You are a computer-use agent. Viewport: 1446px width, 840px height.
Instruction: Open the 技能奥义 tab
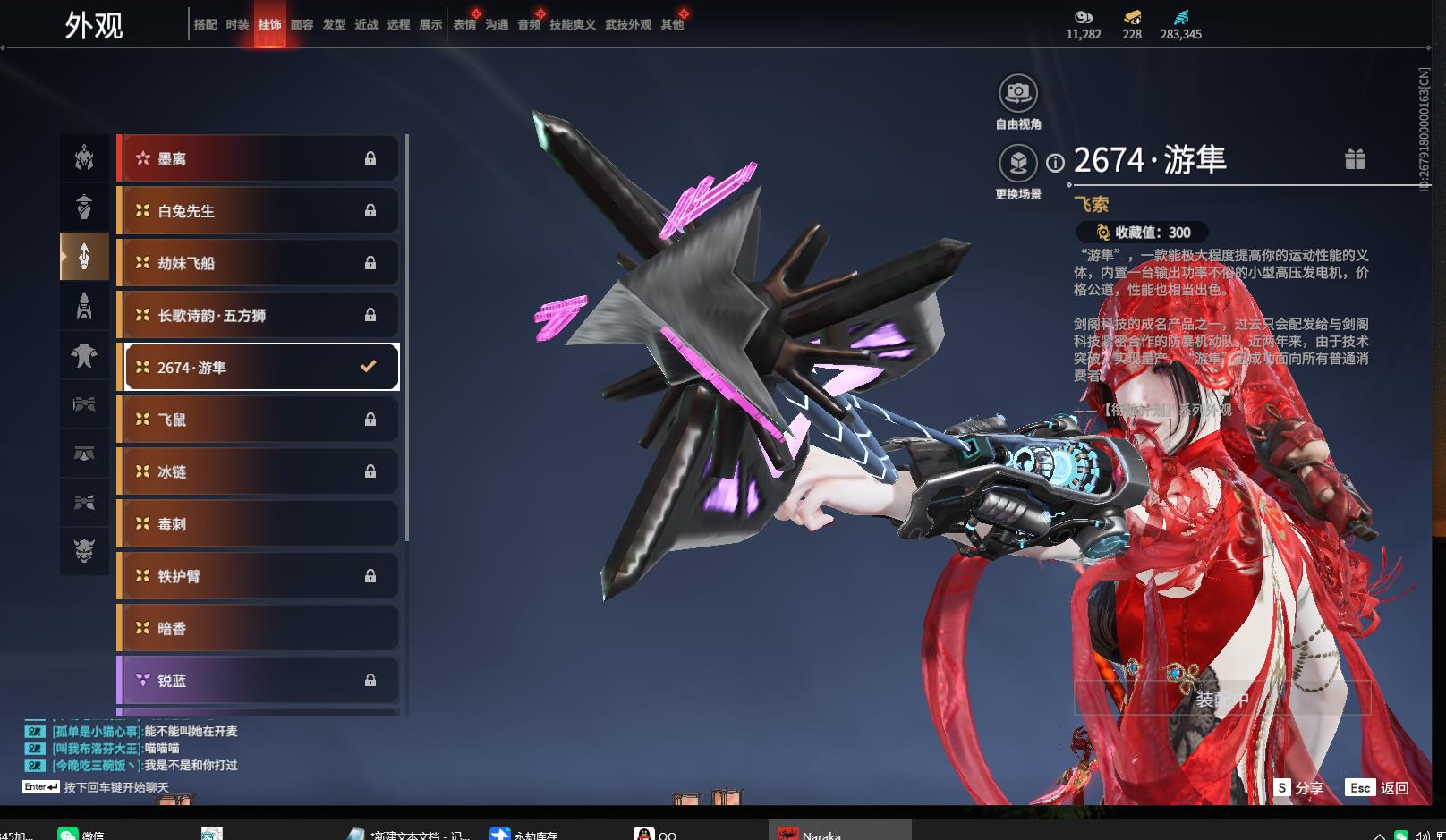573,25
